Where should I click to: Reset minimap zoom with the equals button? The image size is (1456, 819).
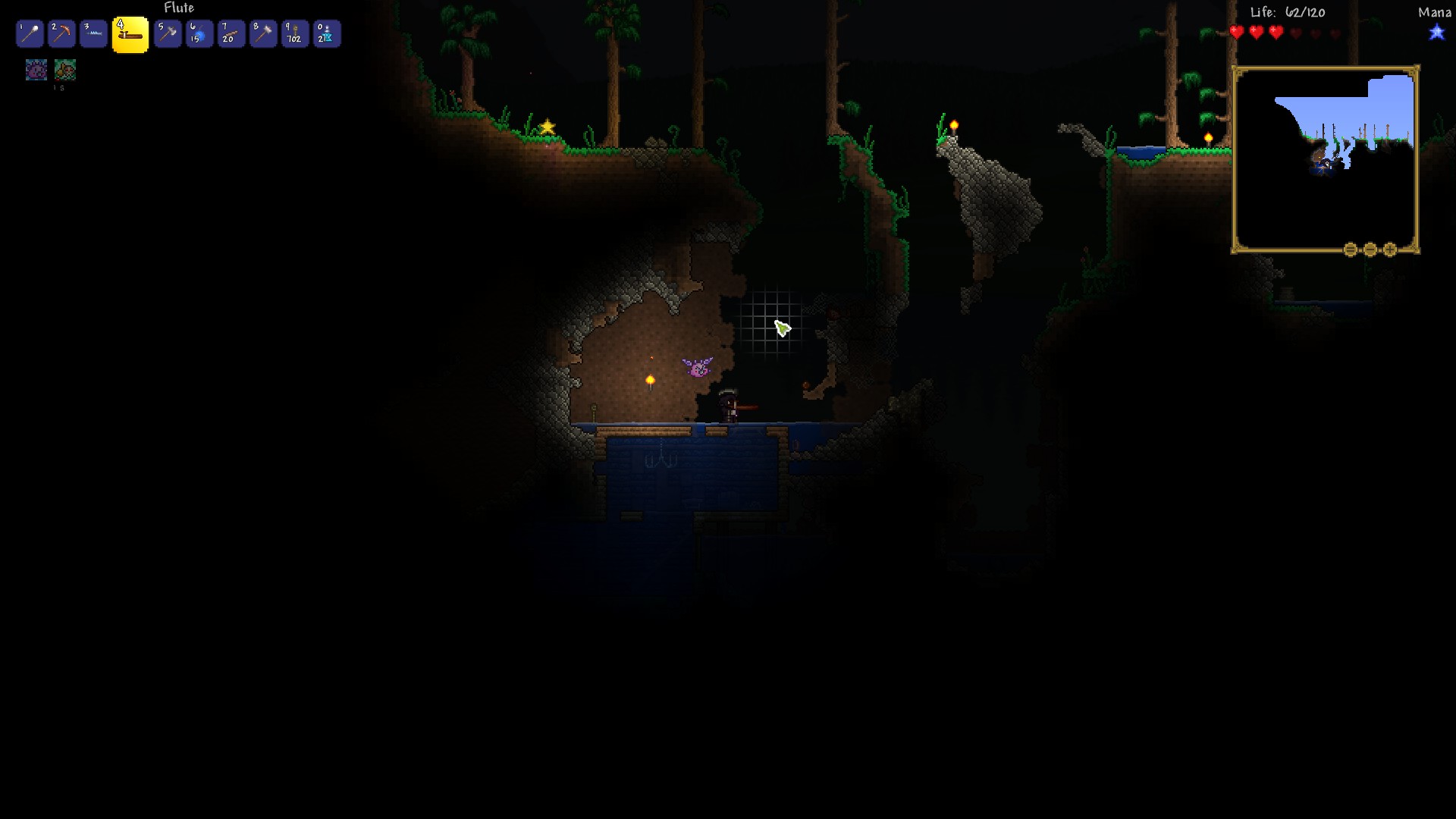pos(1351,249)
